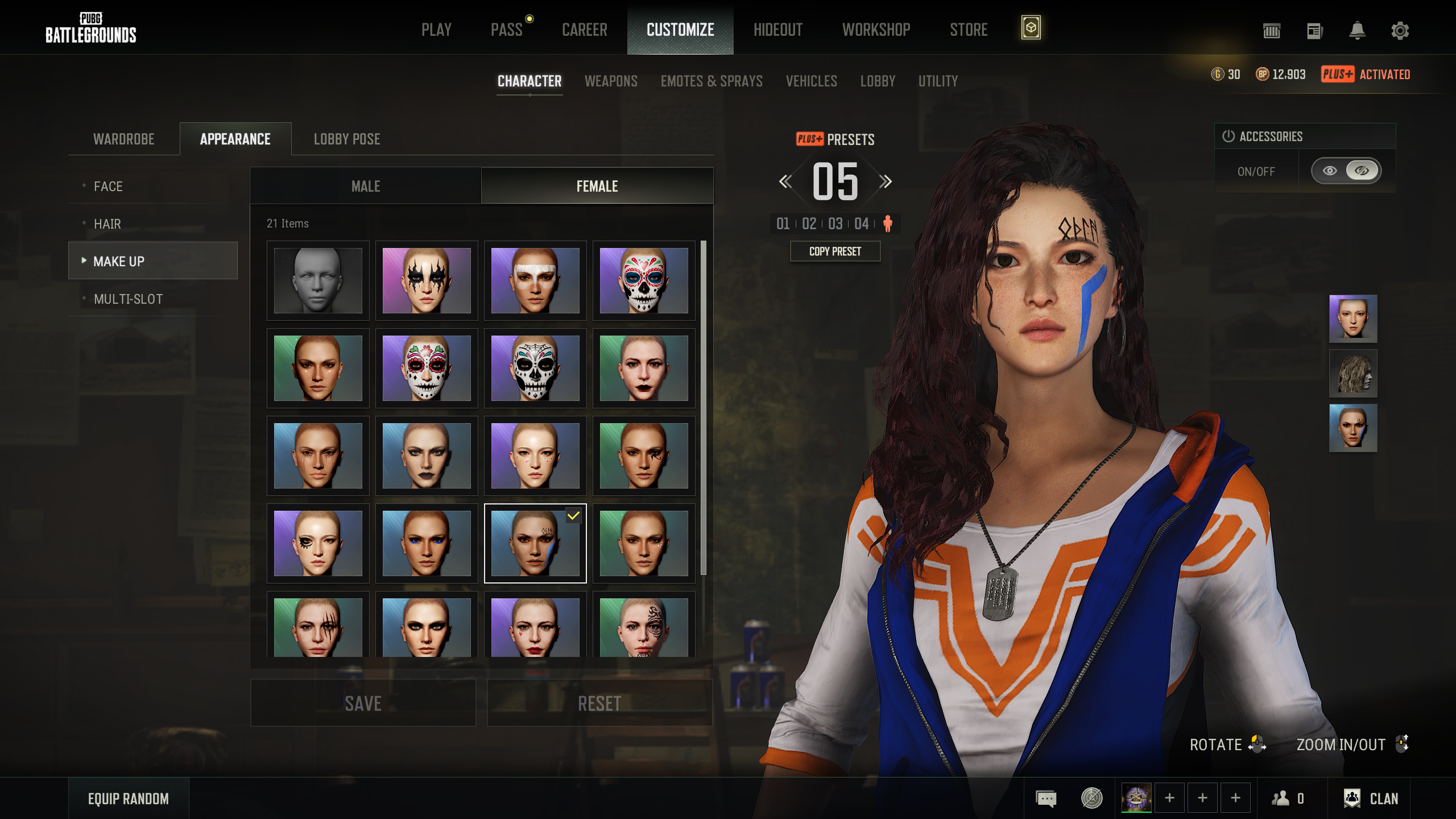Save the current appearance

pos(363,704)
